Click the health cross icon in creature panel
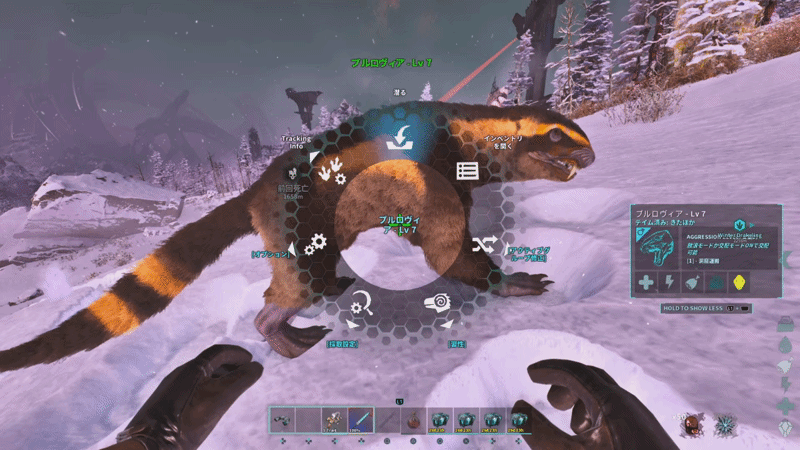This screenshot has height=450, width=800. pos(647,283)
